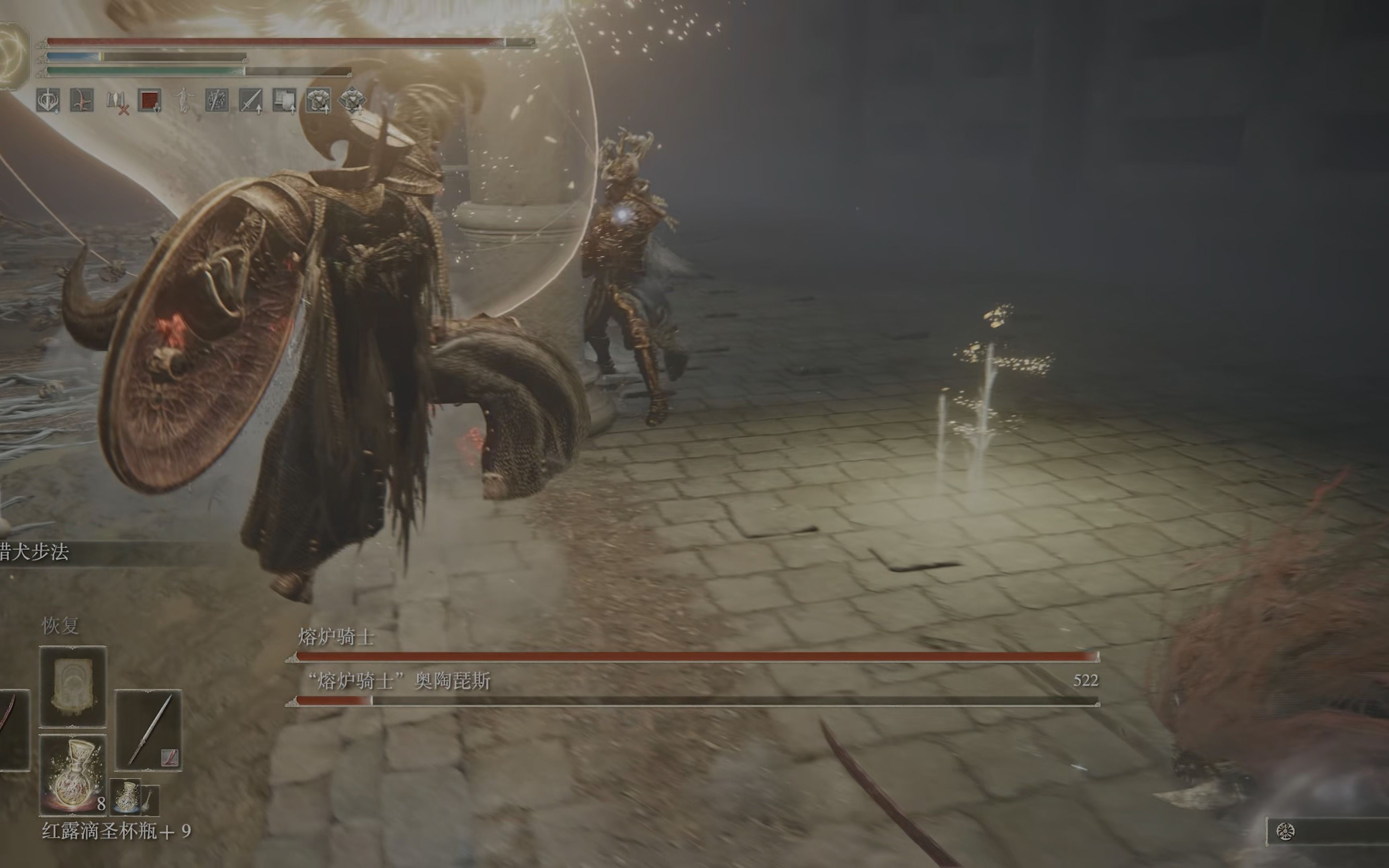Inspect the red thorny branch status icon
The image size is (1389, 868).
click(x=82, y=100)
